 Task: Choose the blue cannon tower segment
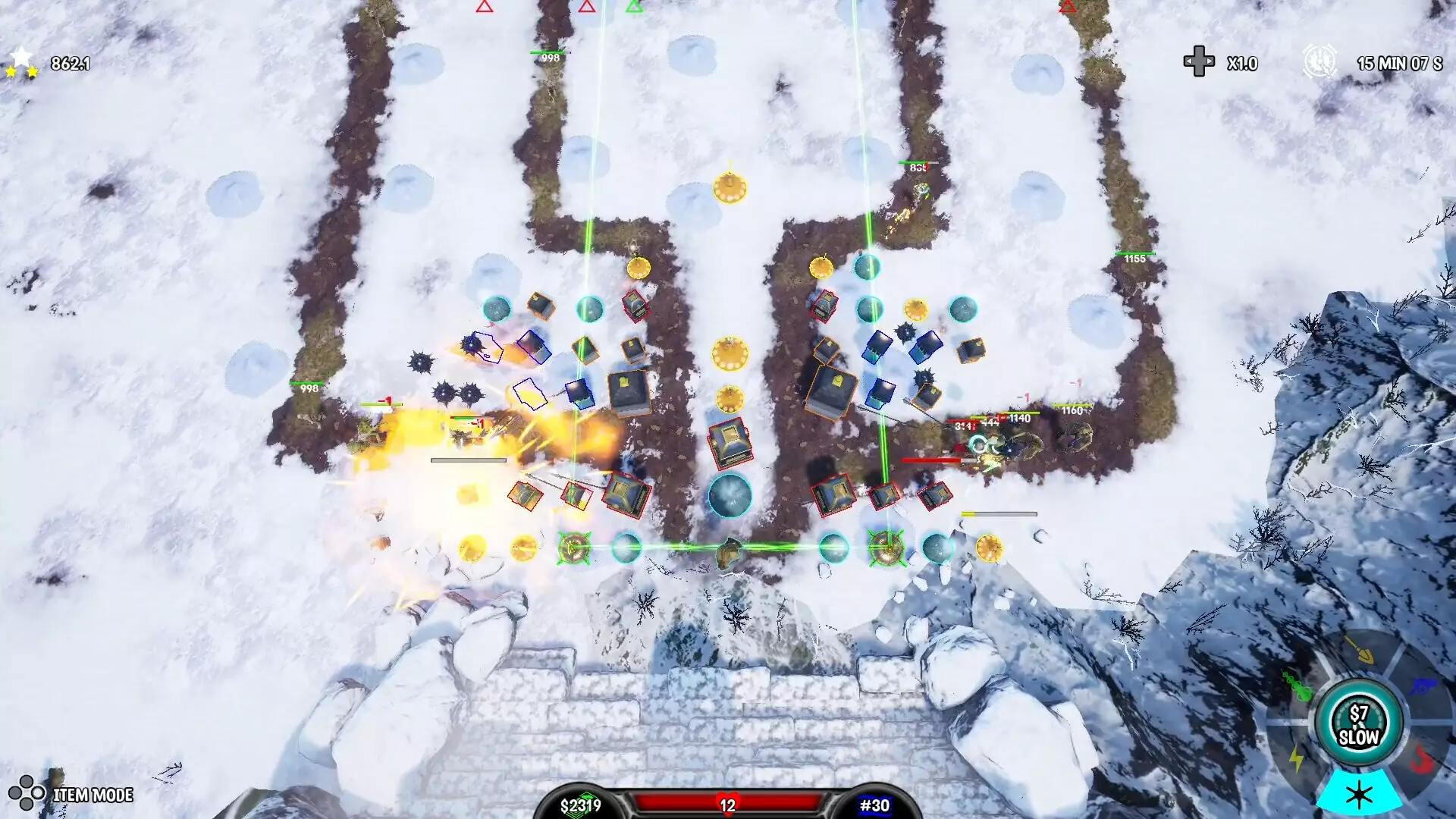pos(1420,687)
